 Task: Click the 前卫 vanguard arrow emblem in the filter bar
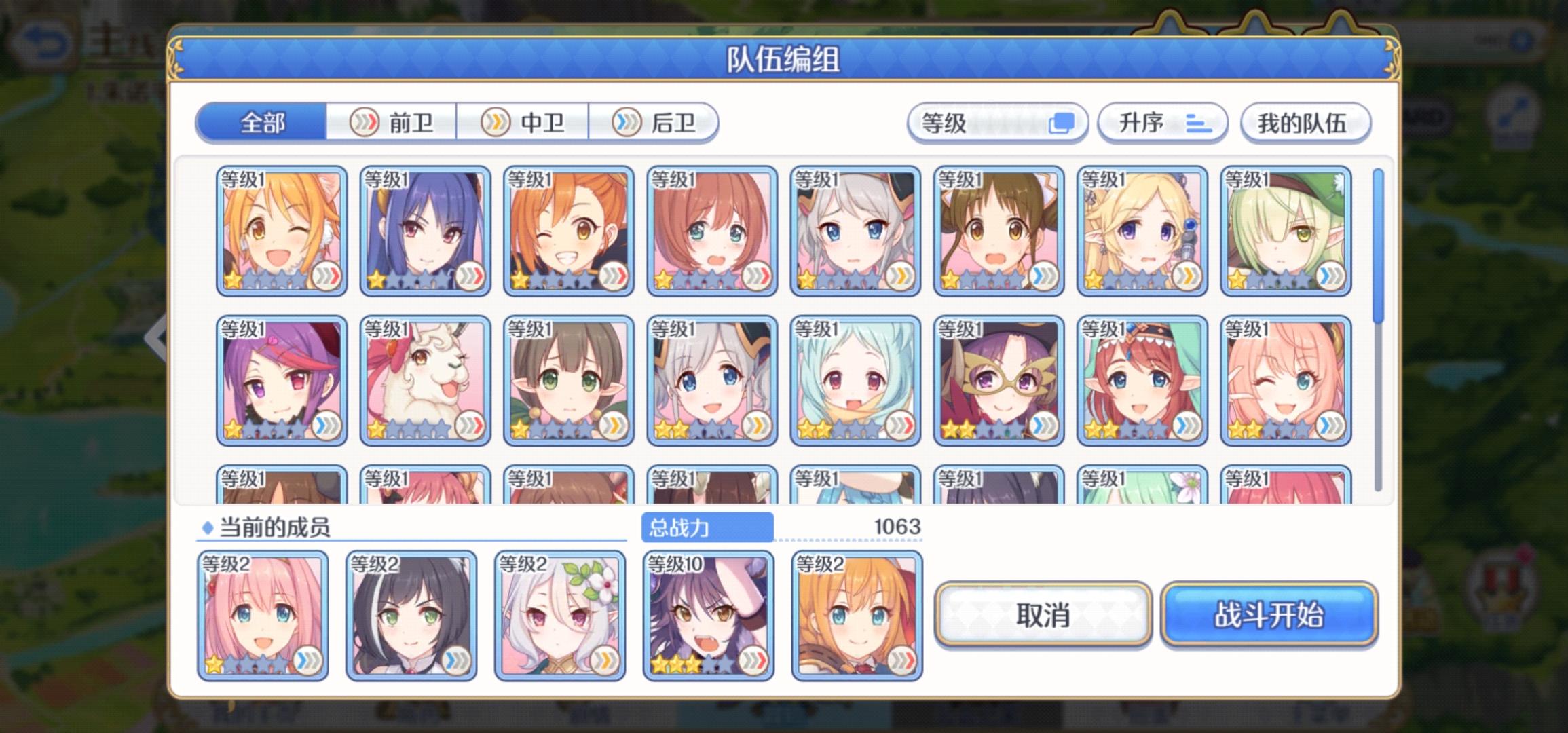click(x=364, y=123)
